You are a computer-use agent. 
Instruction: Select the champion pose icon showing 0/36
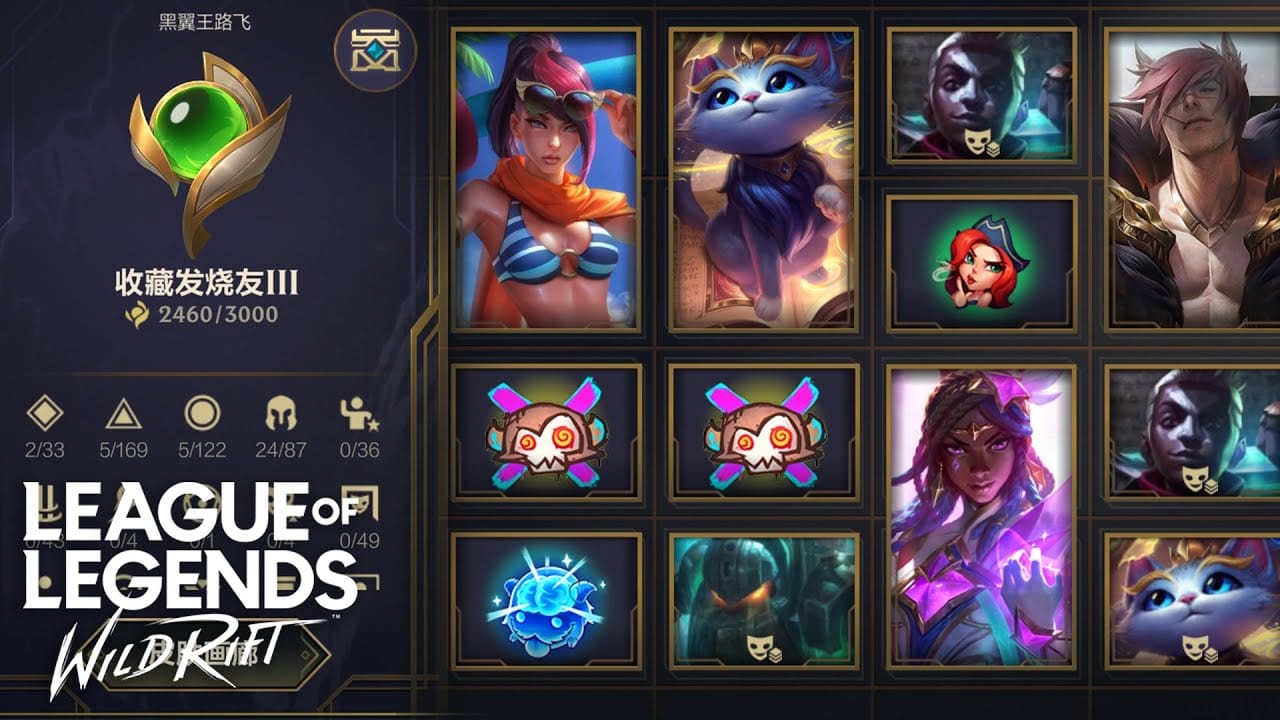(x=357, y=412)
